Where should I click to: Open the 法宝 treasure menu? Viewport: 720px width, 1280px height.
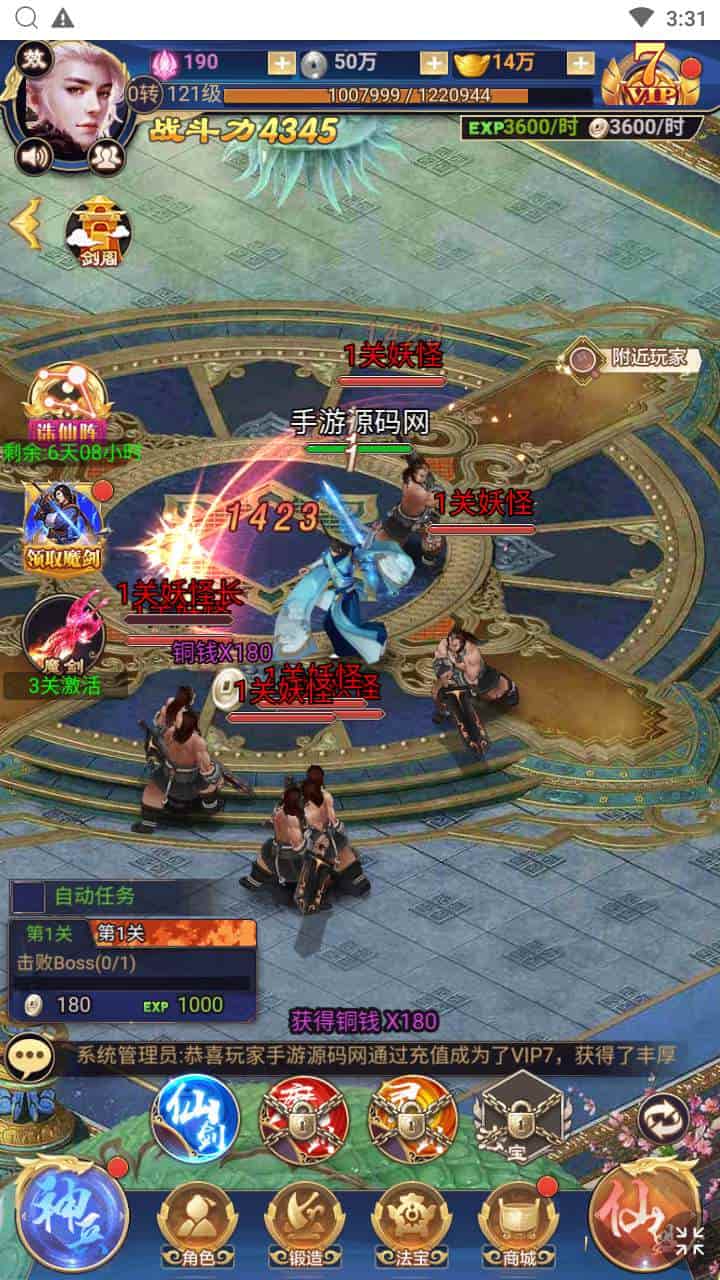point(410,1222)
